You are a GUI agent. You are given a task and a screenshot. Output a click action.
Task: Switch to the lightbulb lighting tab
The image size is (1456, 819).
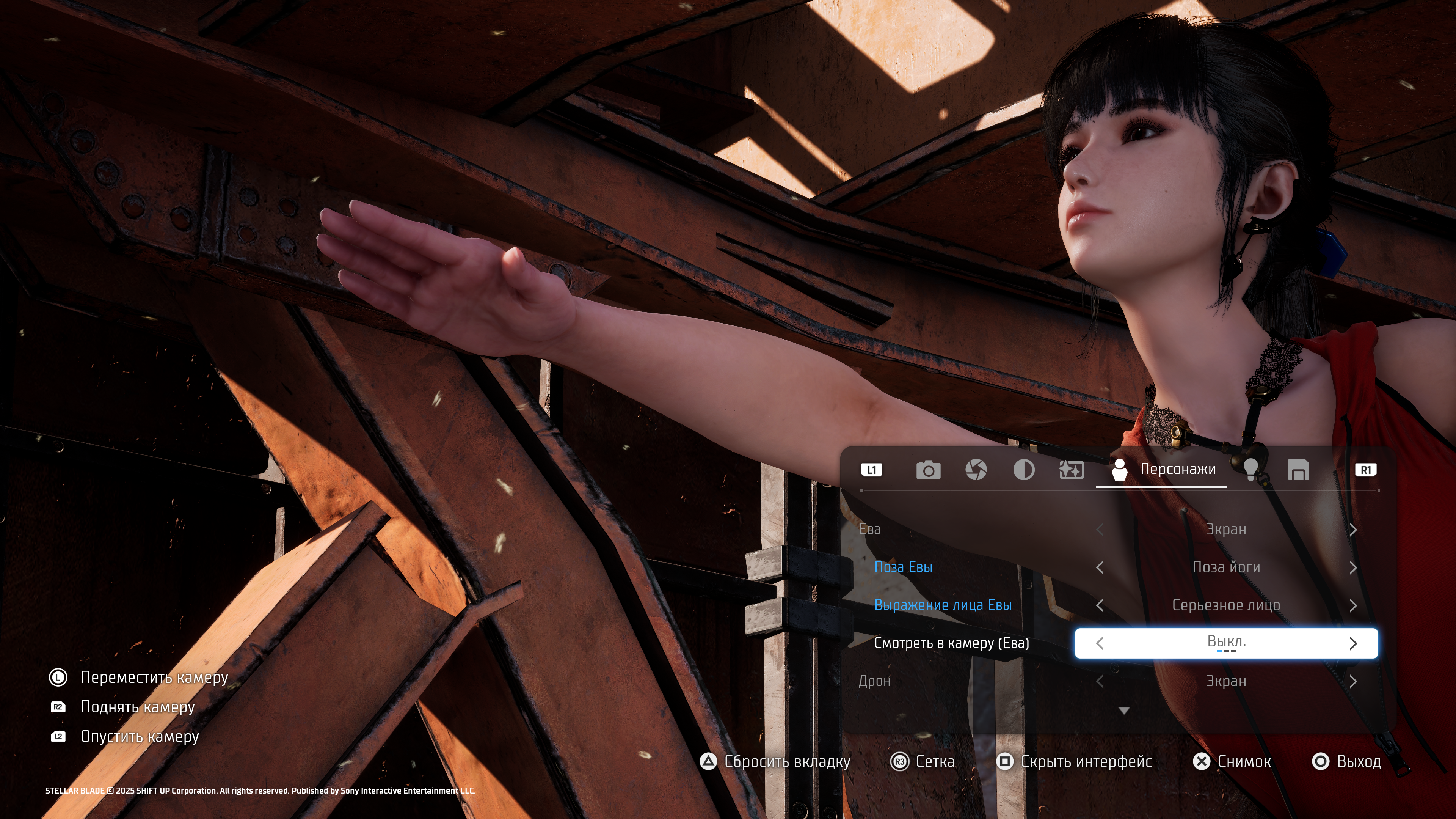(x=1251, y=470)
